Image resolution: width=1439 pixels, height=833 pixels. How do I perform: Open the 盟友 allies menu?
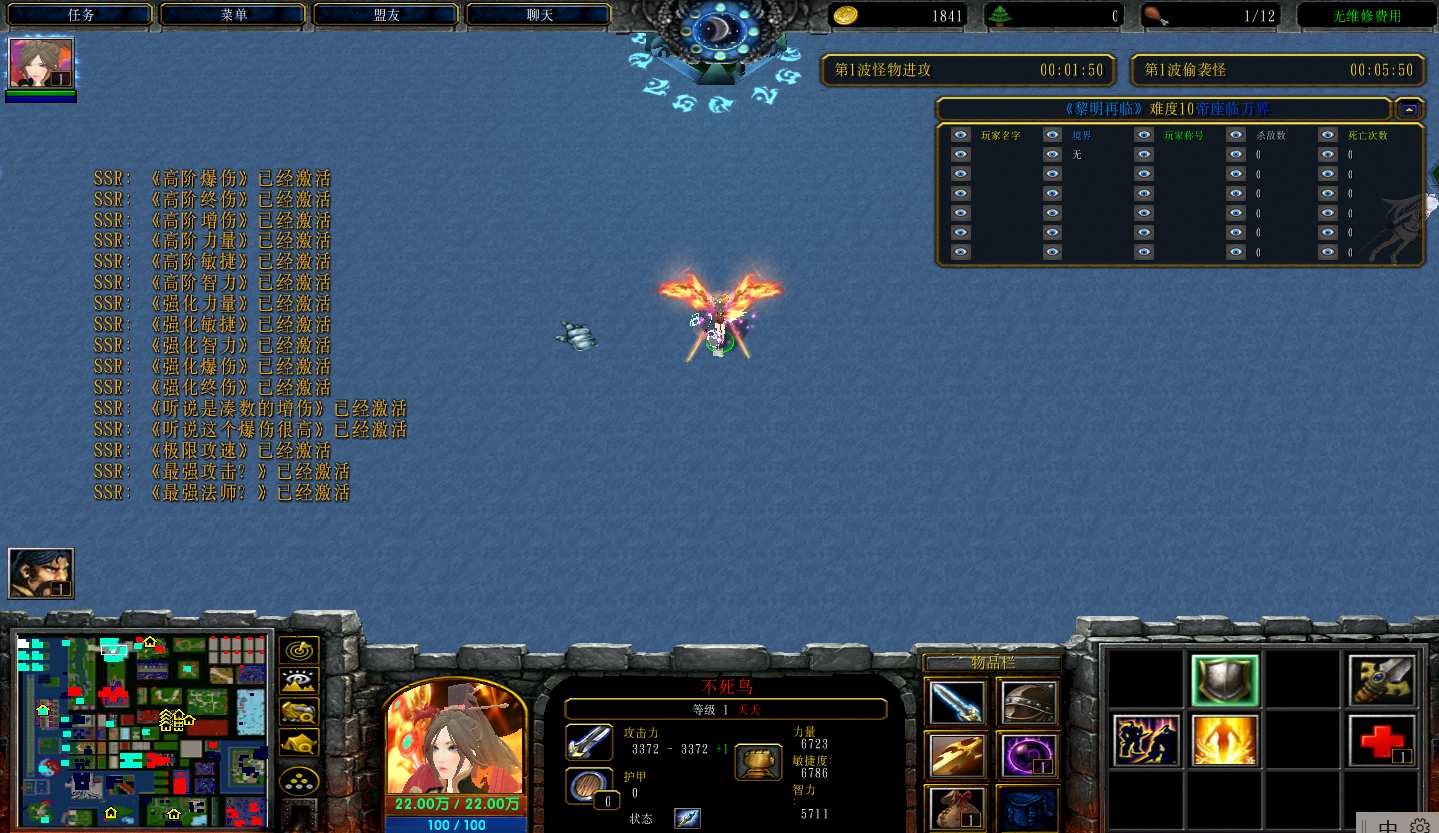pos(387,15)
